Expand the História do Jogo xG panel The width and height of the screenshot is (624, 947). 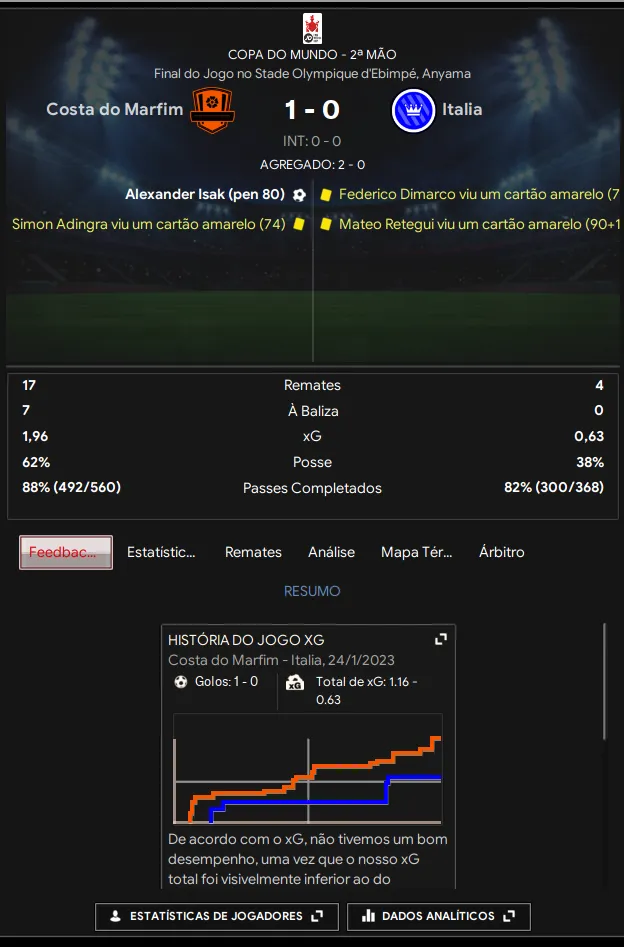pyautogui.click(x=440, y=639)
